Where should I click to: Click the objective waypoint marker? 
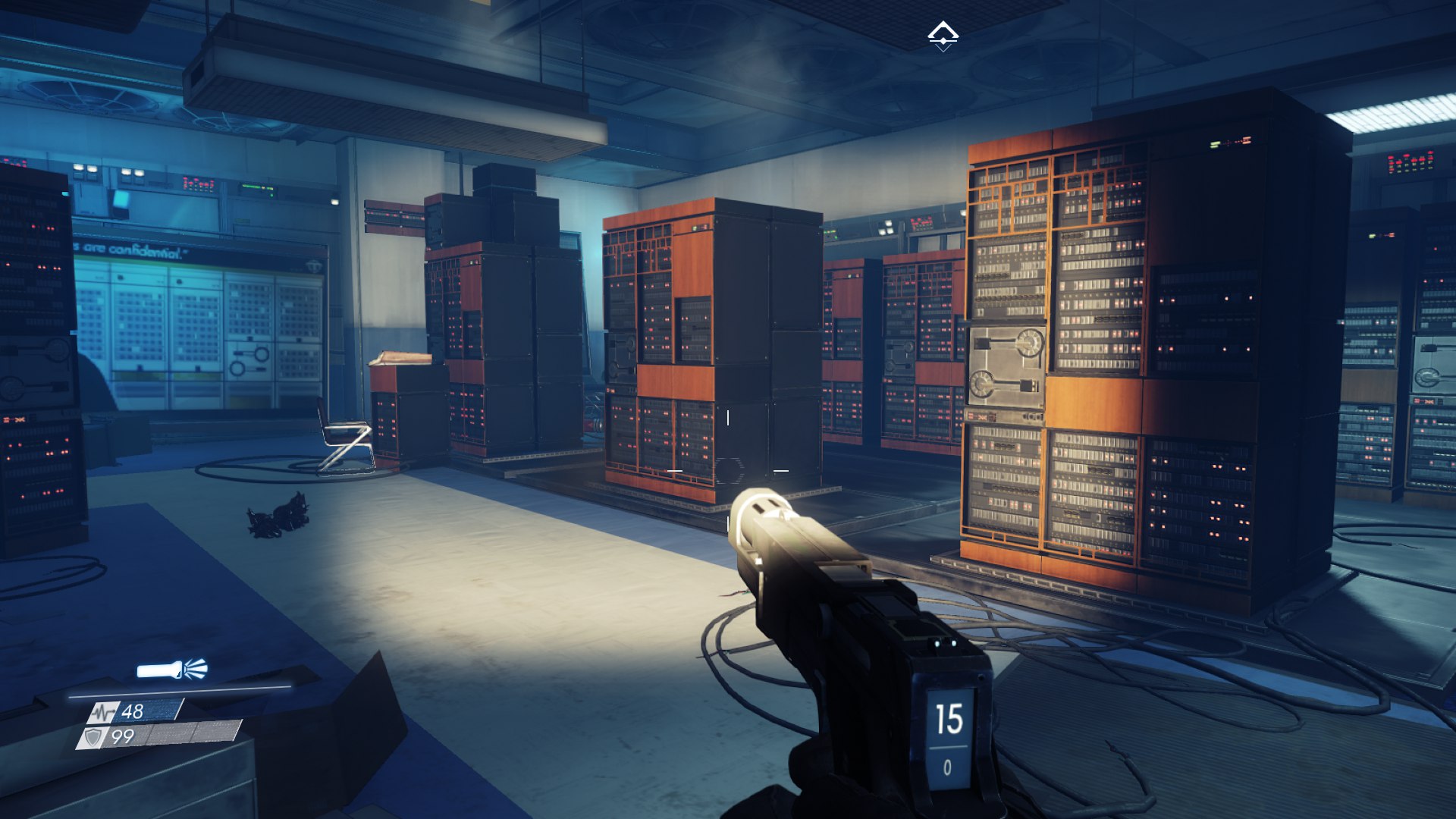(x=943, y=34)
